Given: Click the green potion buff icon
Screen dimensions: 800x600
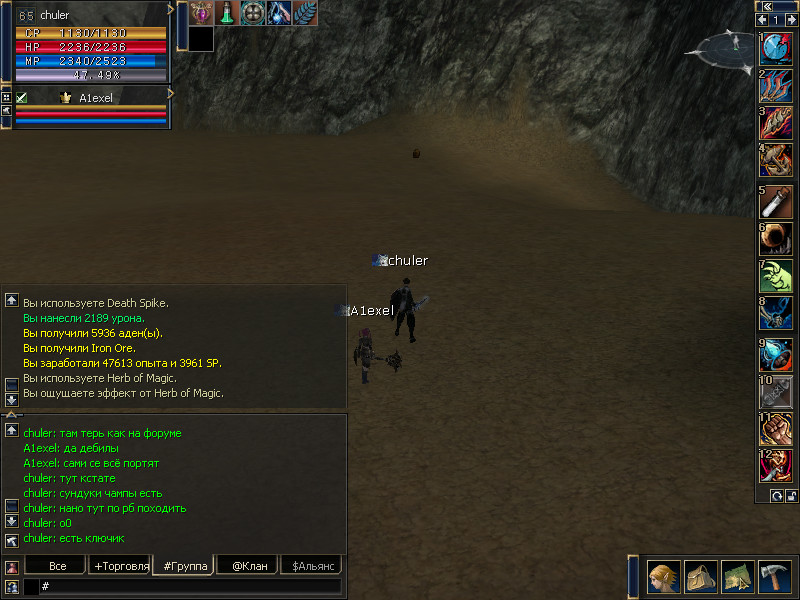Looking at the screenshot, I should click(228, 13).
